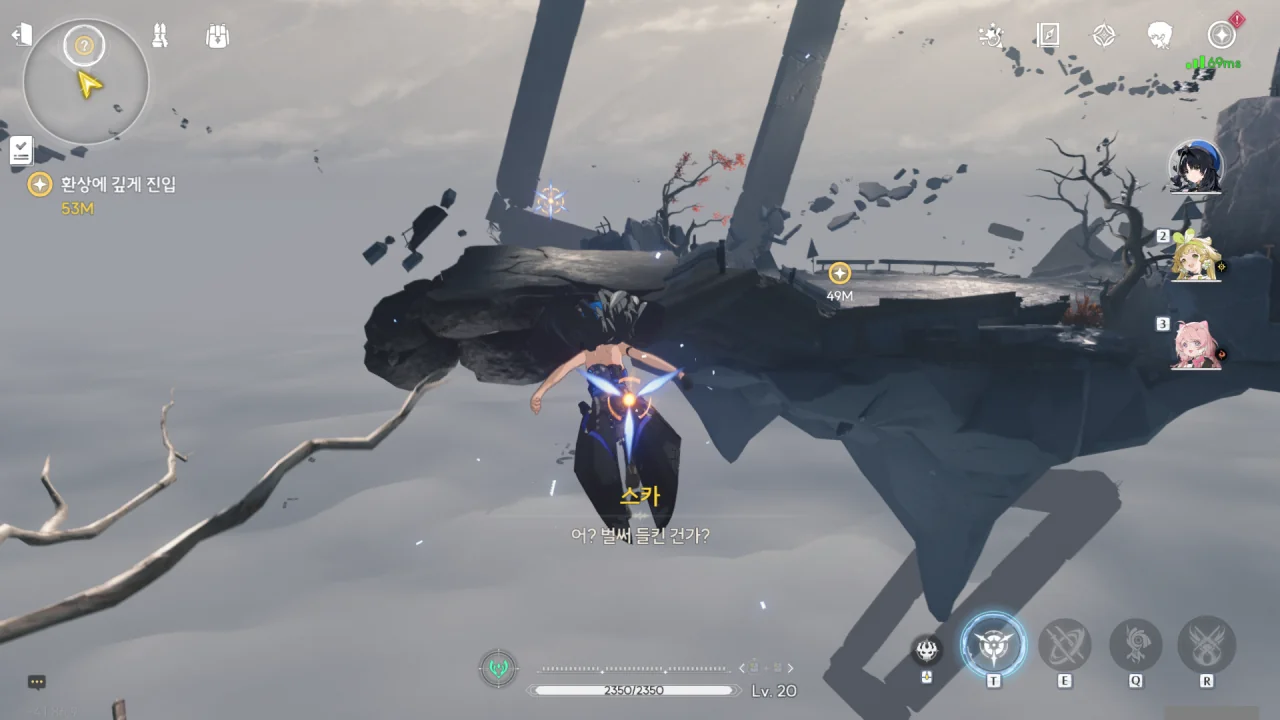
Task: Trigger the swirling echo skill
Action: tap(1136, 645)
